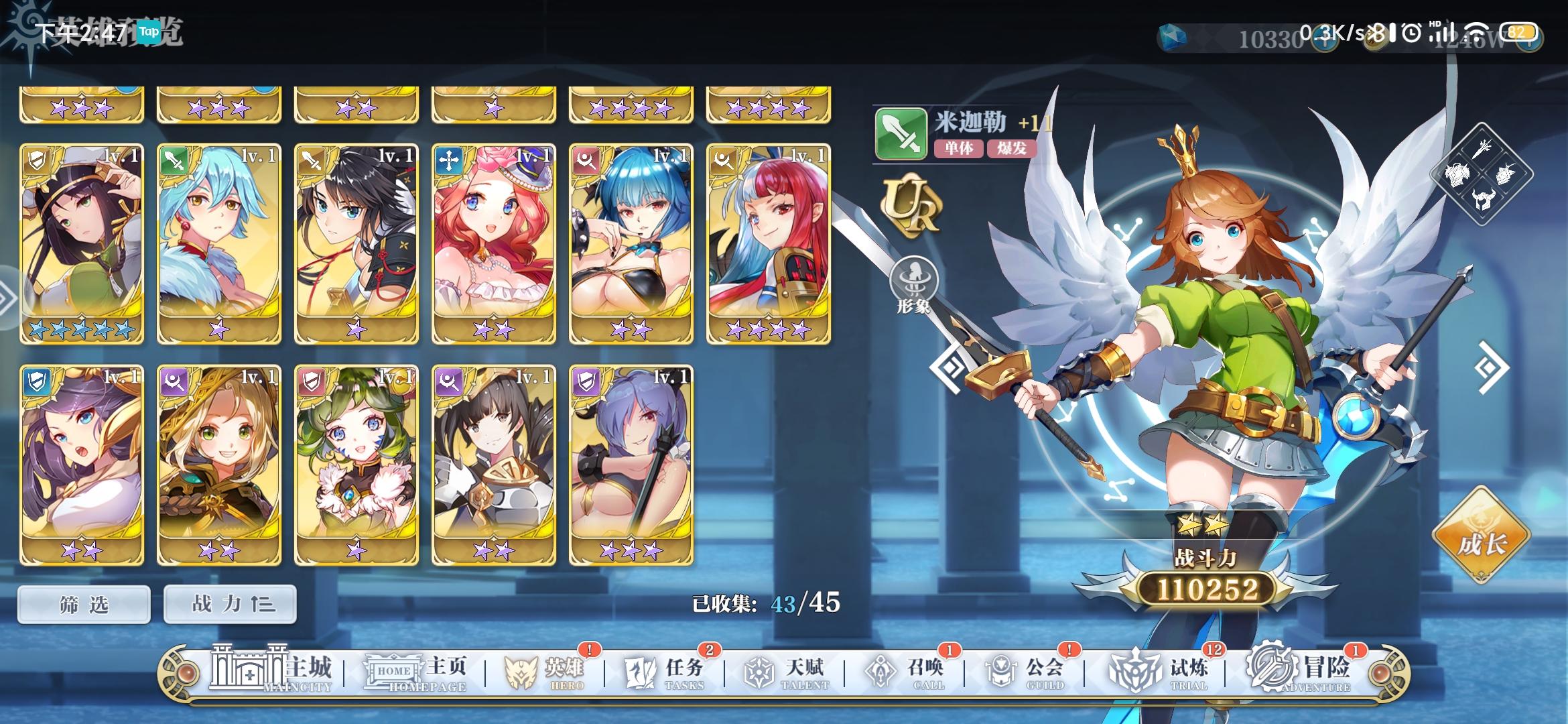Select the sword weapon equipment slot
1568x724 pixels.
[1482, 149]
